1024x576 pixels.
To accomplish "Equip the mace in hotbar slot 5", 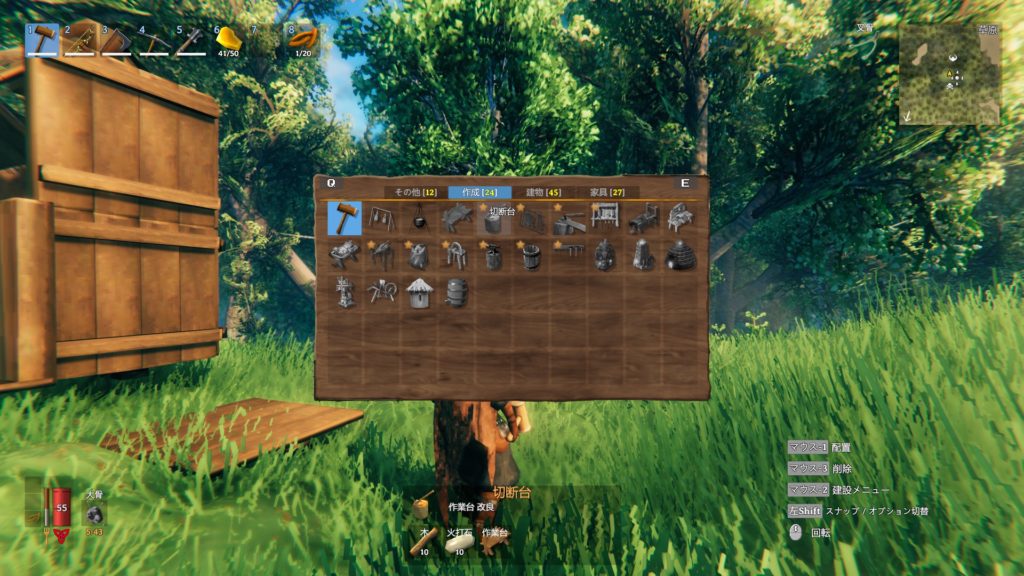I will (x=190, y=40).
